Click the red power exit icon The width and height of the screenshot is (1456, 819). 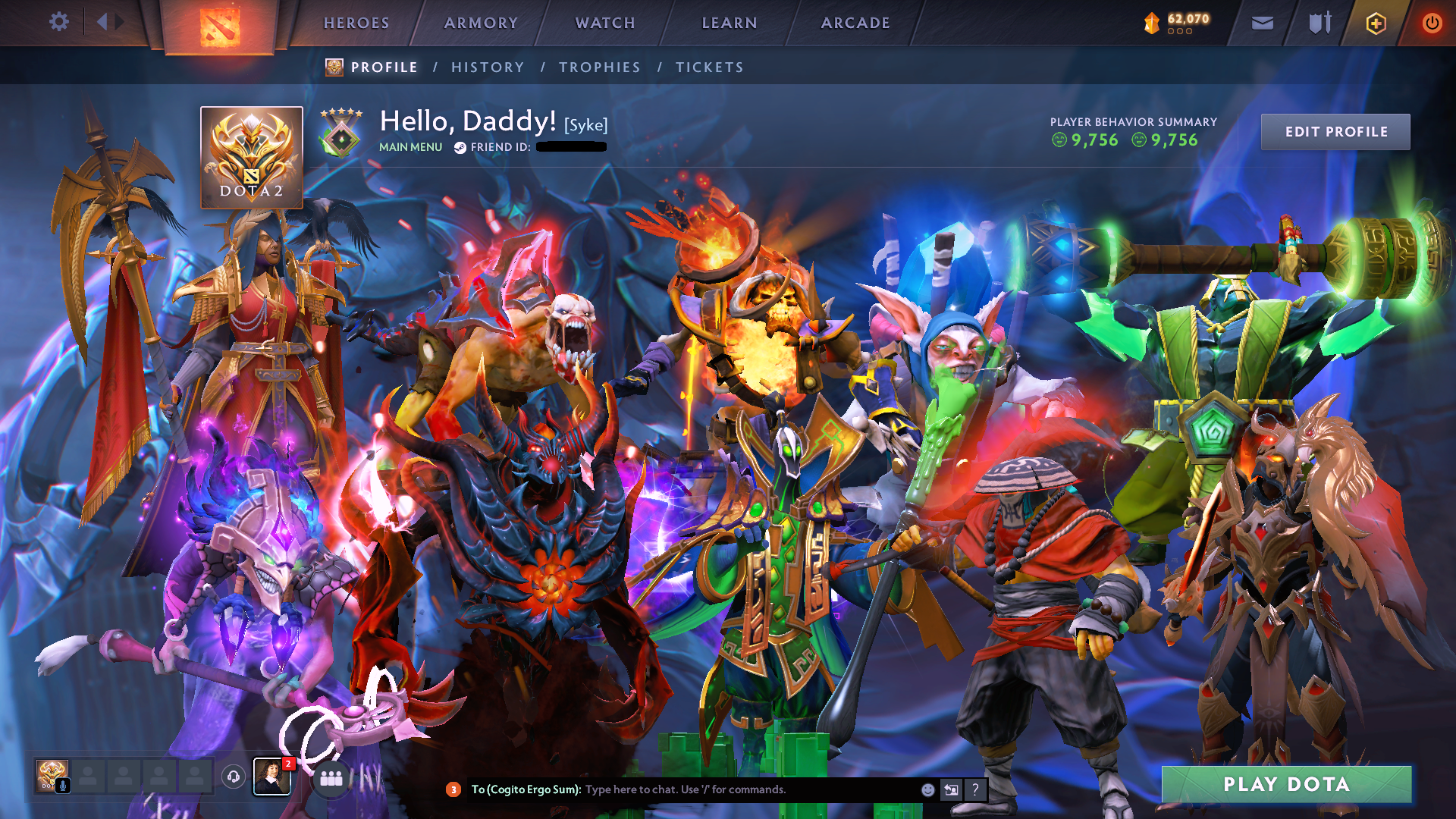(1432, 22)
